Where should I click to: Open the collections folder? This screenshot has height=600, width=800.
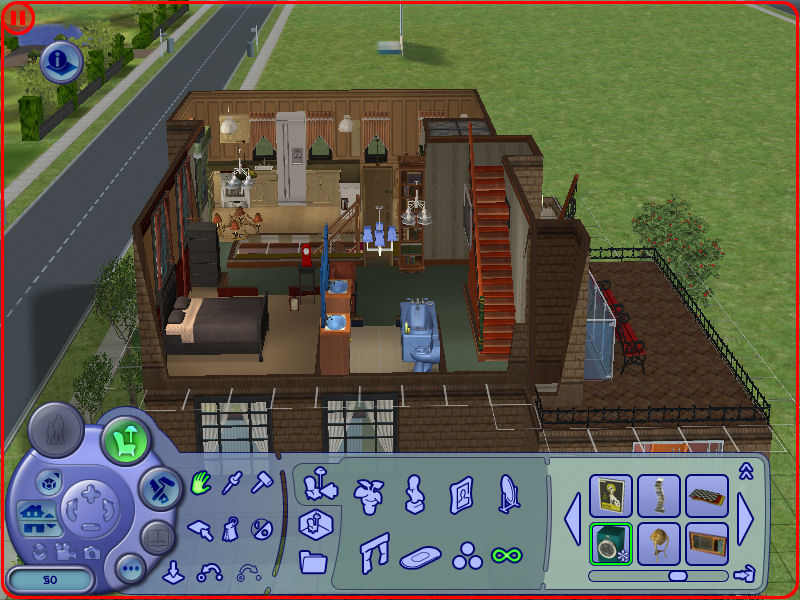pyautogui.click(x=313, y=561)
